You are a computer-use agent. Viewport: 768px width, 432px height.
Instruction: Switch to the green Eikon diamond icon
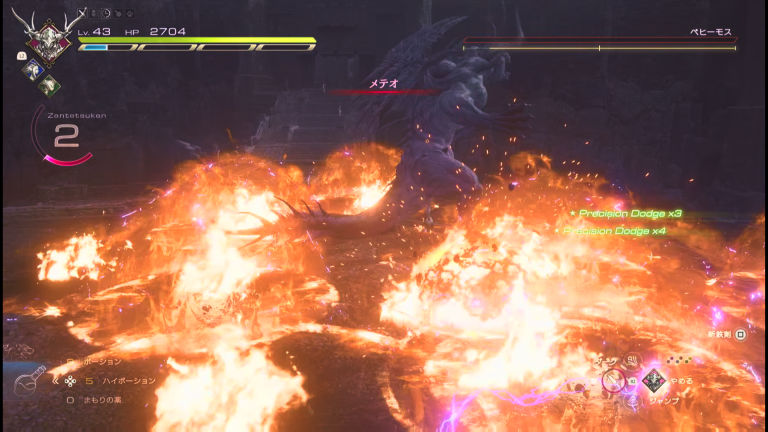coord(48,85)
